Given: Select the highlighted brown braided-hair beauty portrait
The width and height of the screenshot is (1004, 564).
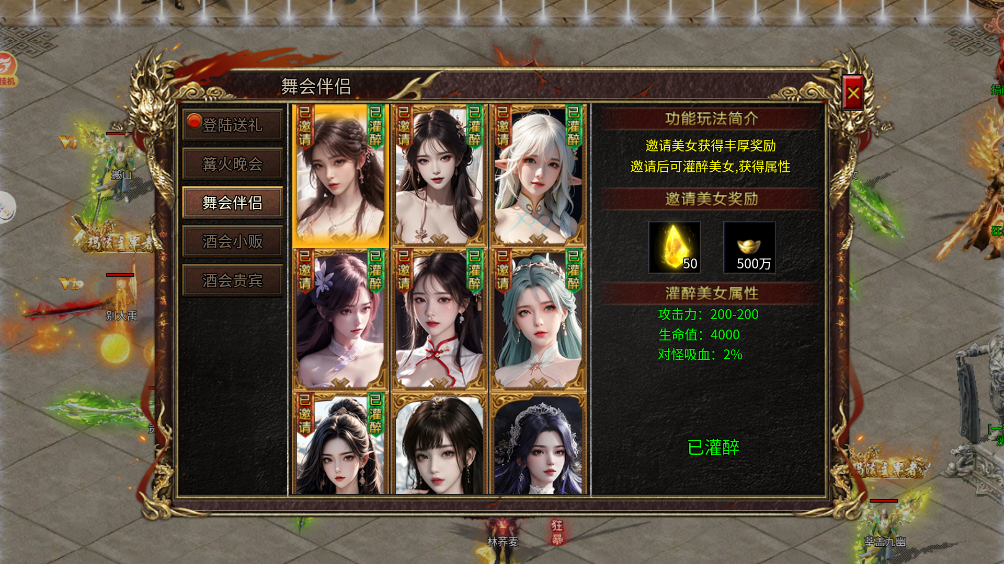Looking at the screenshot, I should click(x=340, y=175).
